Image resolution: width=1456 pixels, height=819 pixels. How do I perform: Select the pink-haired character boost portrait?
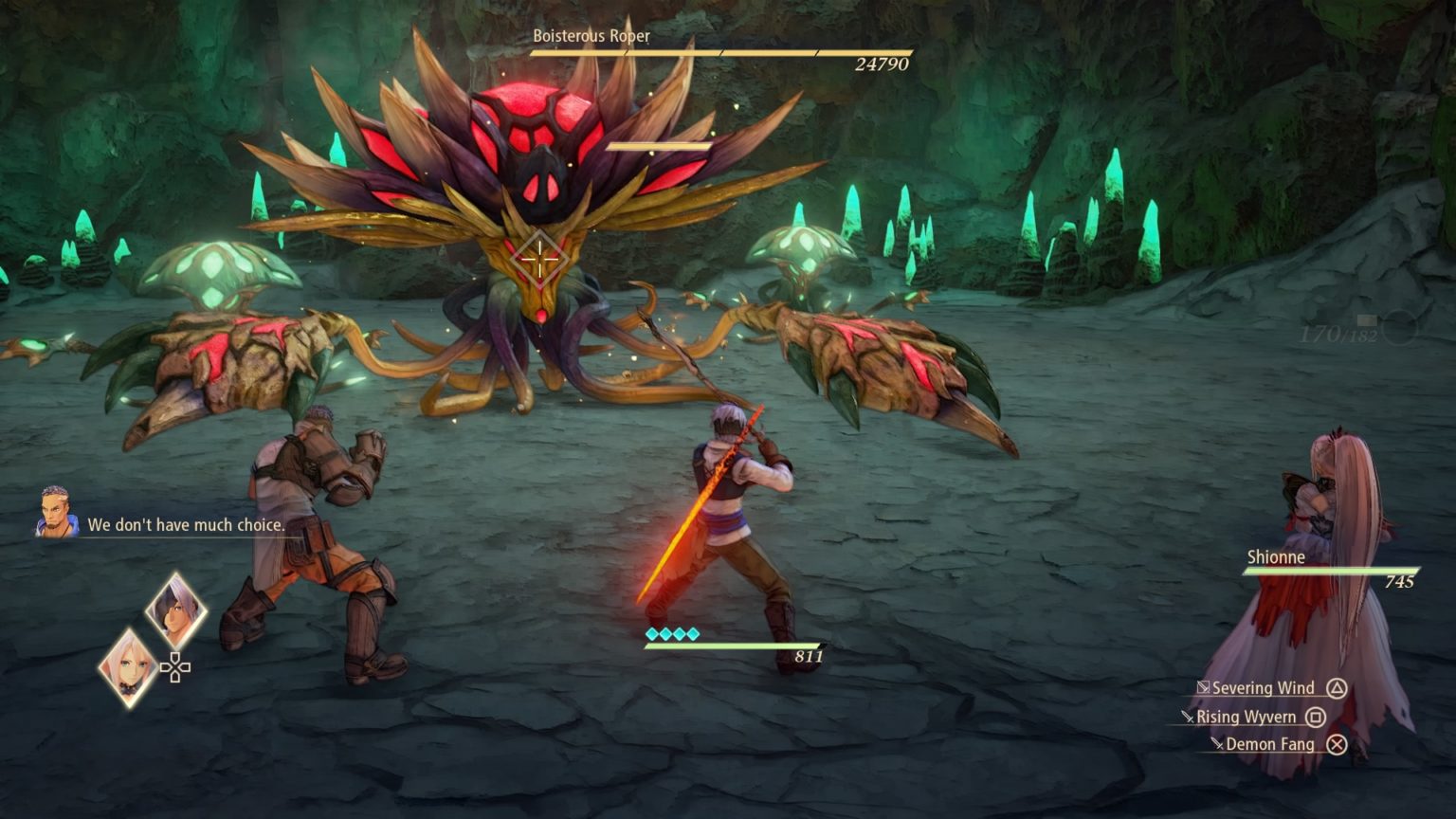click(x=128, y=667)
